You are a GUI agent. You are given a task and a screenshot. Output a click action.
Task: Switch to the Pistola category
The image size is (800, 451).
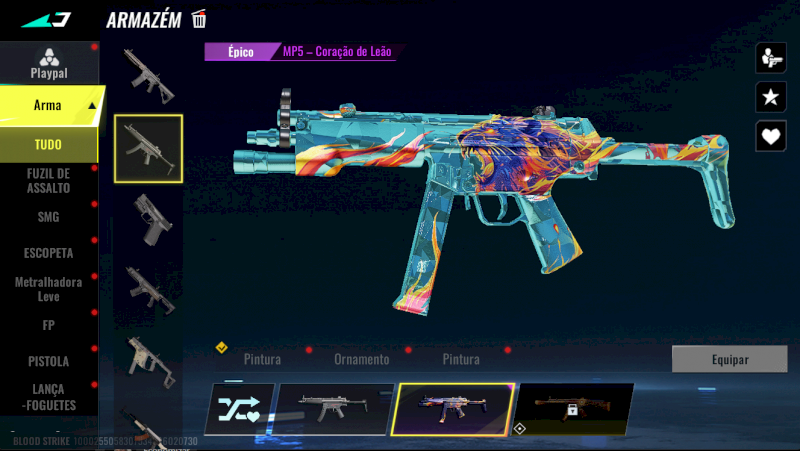pos(48,361)
